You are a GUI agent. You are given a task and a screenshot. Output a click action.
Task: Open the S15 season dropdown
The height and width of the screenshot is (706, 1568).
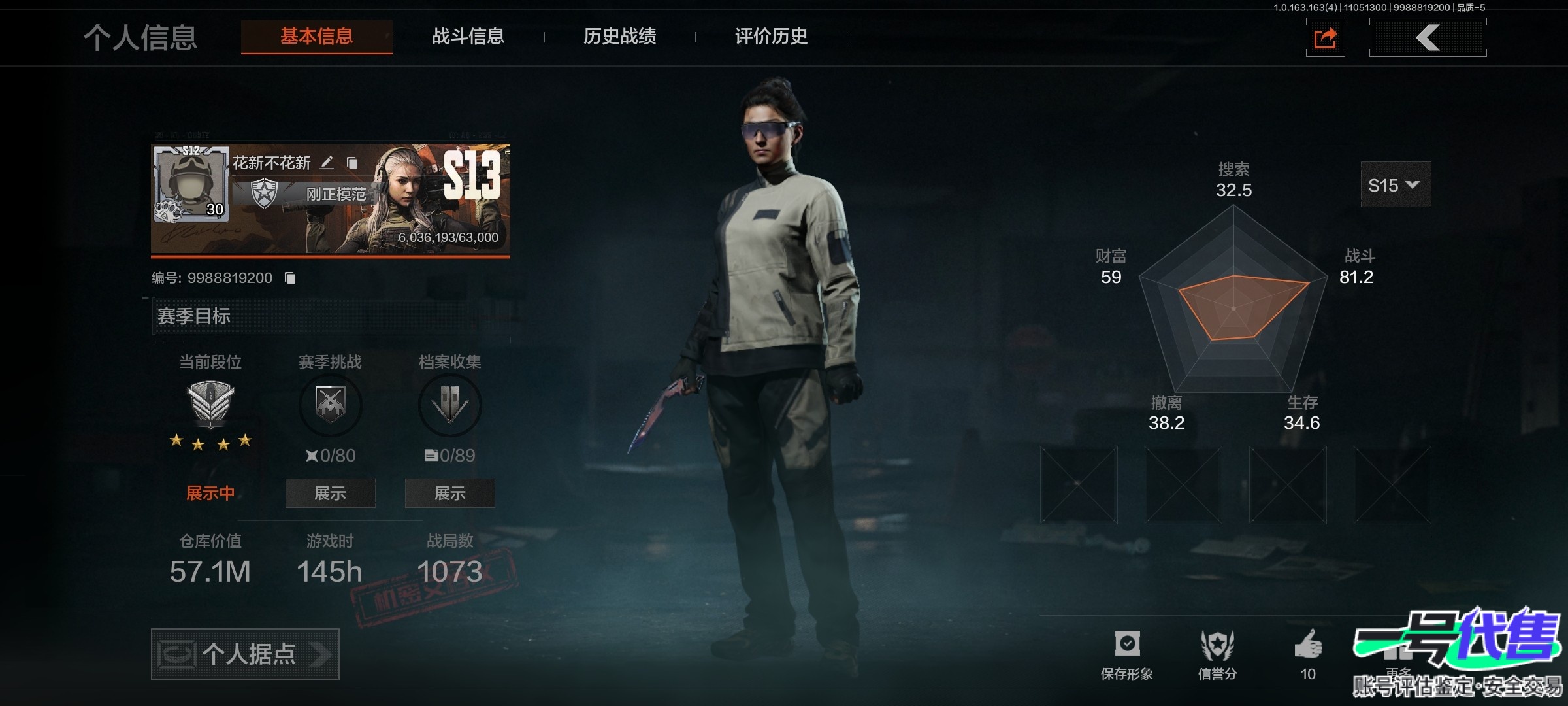1395,185
